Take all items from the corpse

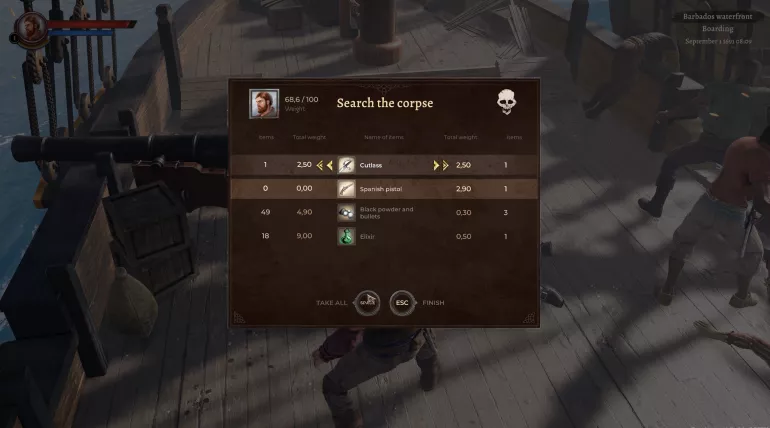click(x=367, y=302)
